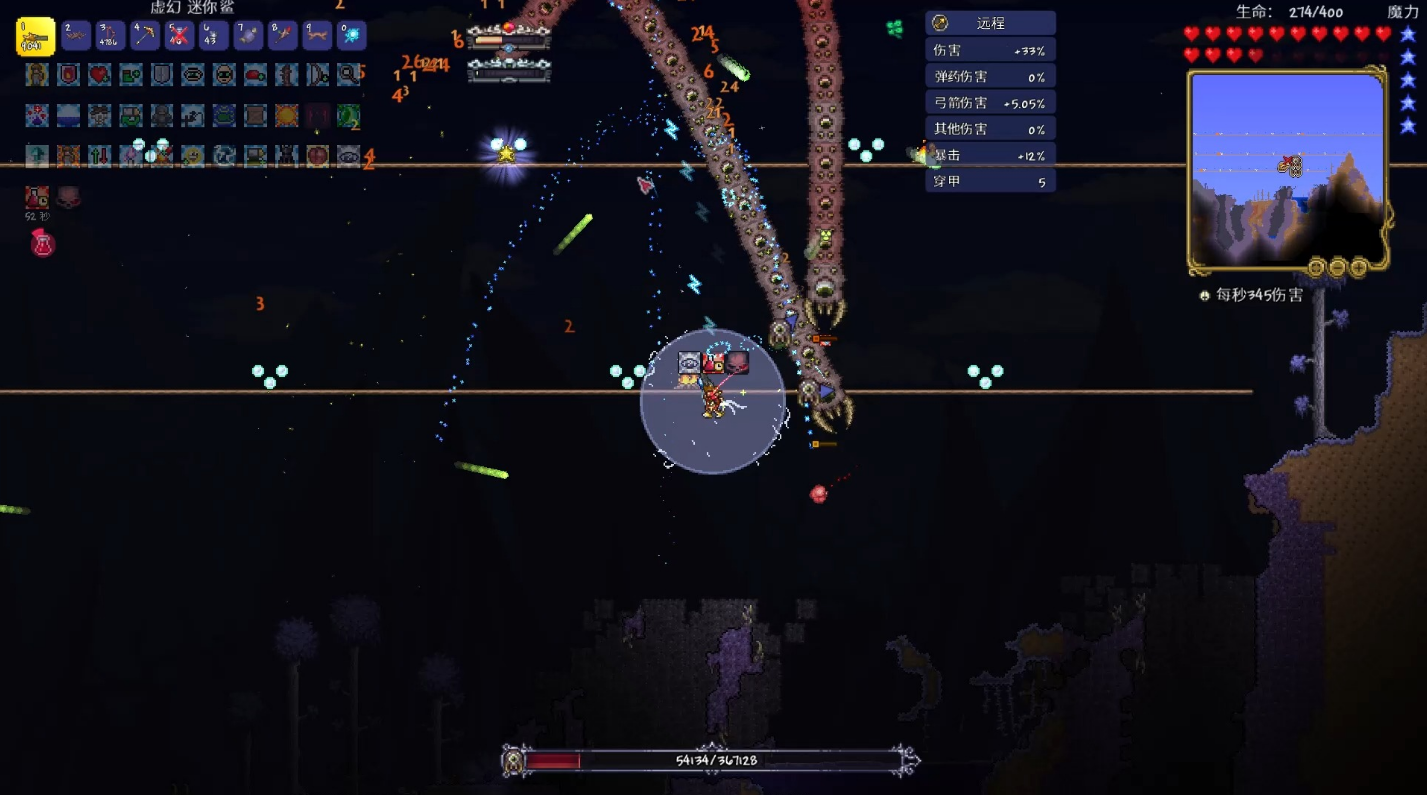Zoom out the minimap with minus button

(x=1338, y=267)
